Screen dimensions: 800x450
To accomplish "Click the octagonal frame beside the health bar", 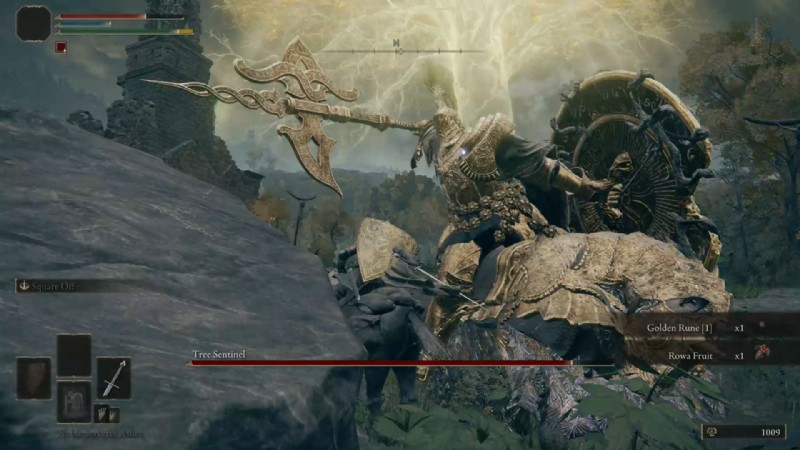I will pos(33,23).
